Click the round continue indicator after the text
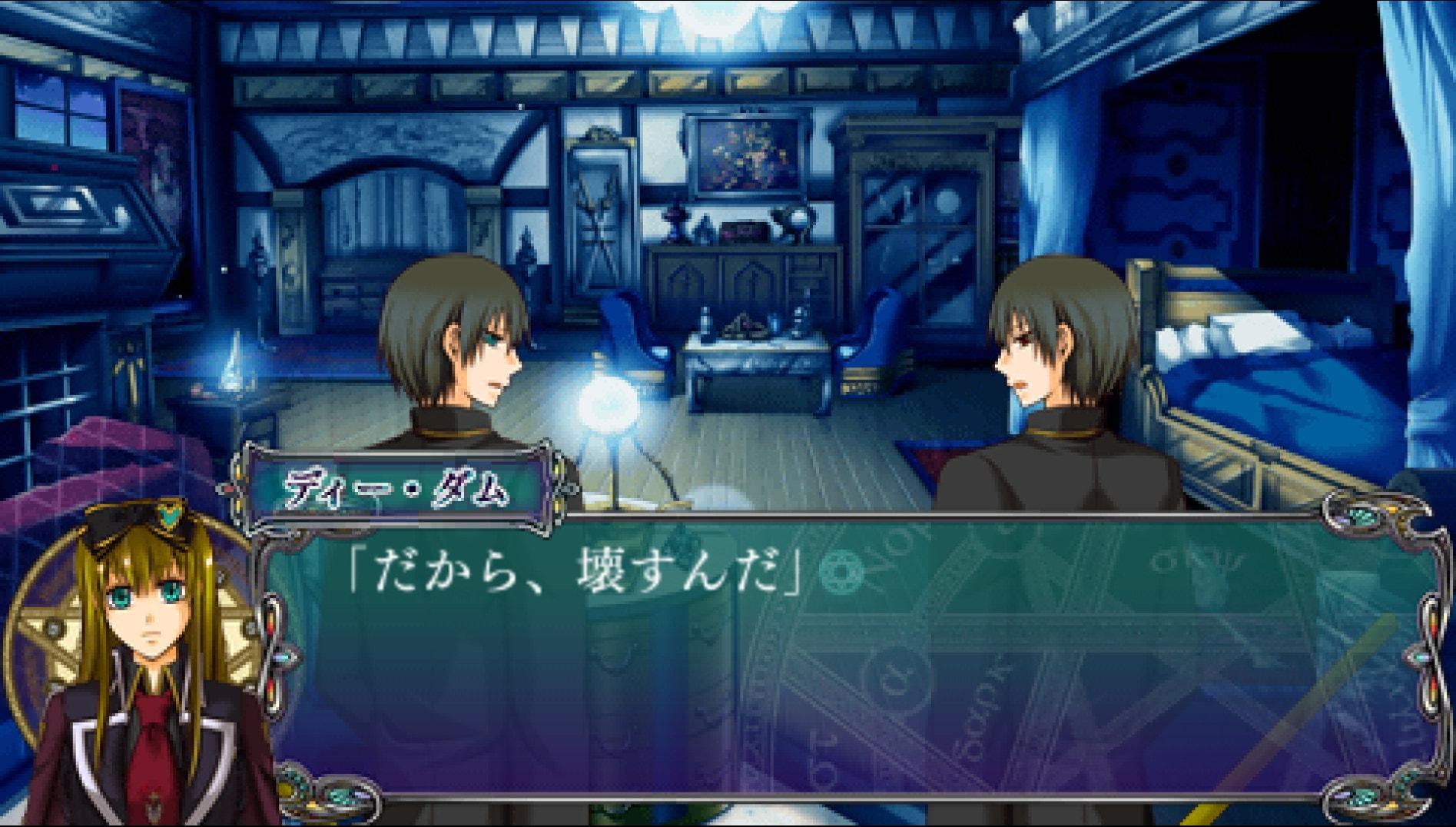Image resolution: width=1456 pixels, height=827 pixels. 841,572
